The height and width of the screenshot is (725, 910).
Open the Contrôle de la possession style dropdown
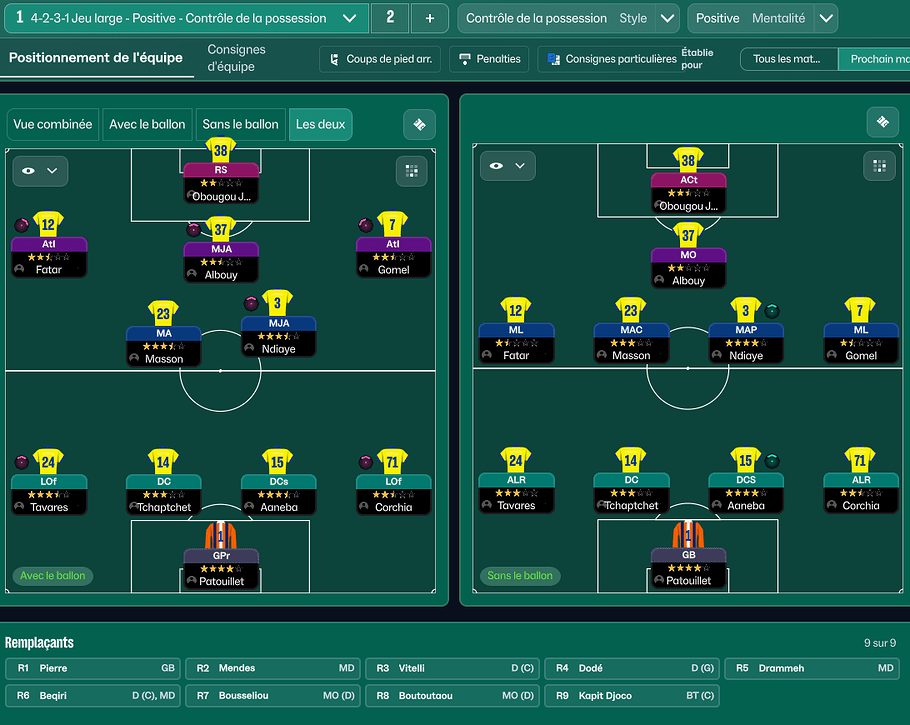[667, 18]
